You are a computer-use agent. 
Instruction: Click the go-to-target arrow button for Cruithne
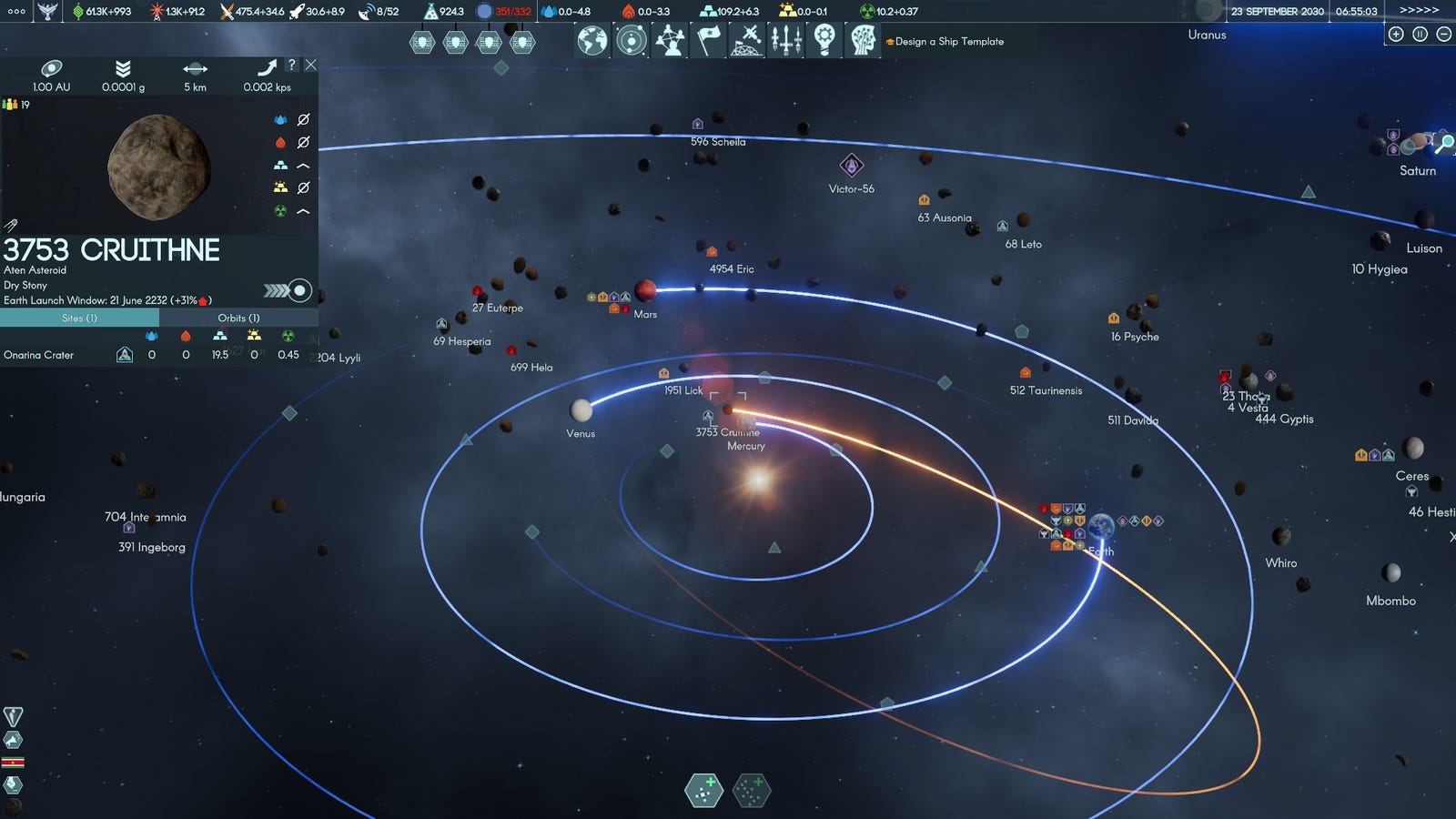click(x=289, y=290)
